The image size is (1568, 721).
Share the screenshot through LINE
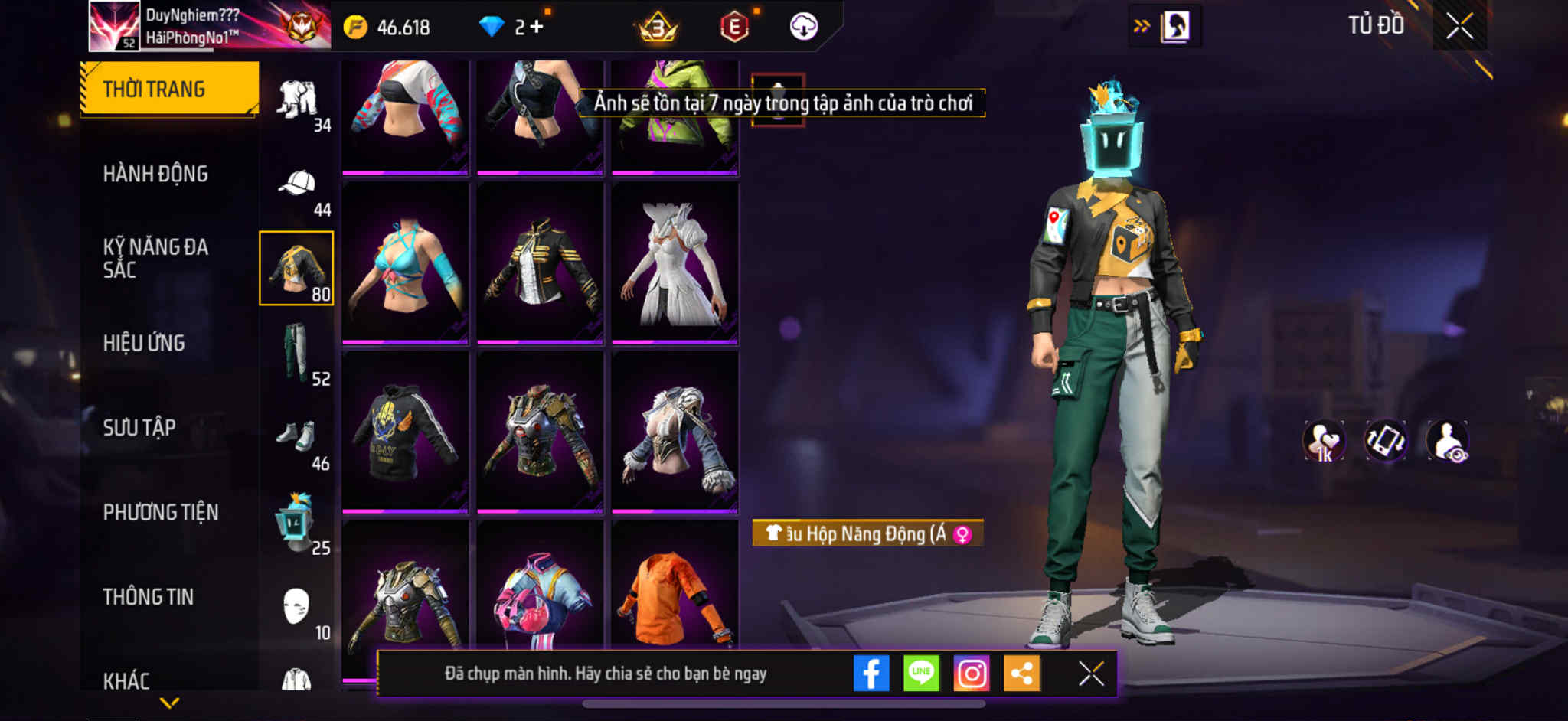point(921,674)
